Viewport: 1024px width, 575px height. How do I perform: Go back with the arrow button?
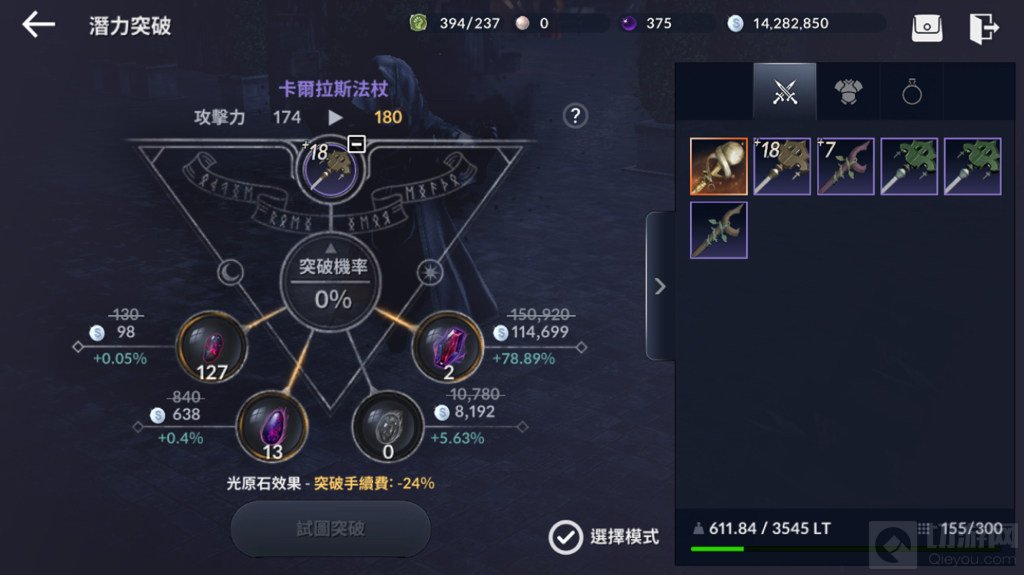[38, 25]
